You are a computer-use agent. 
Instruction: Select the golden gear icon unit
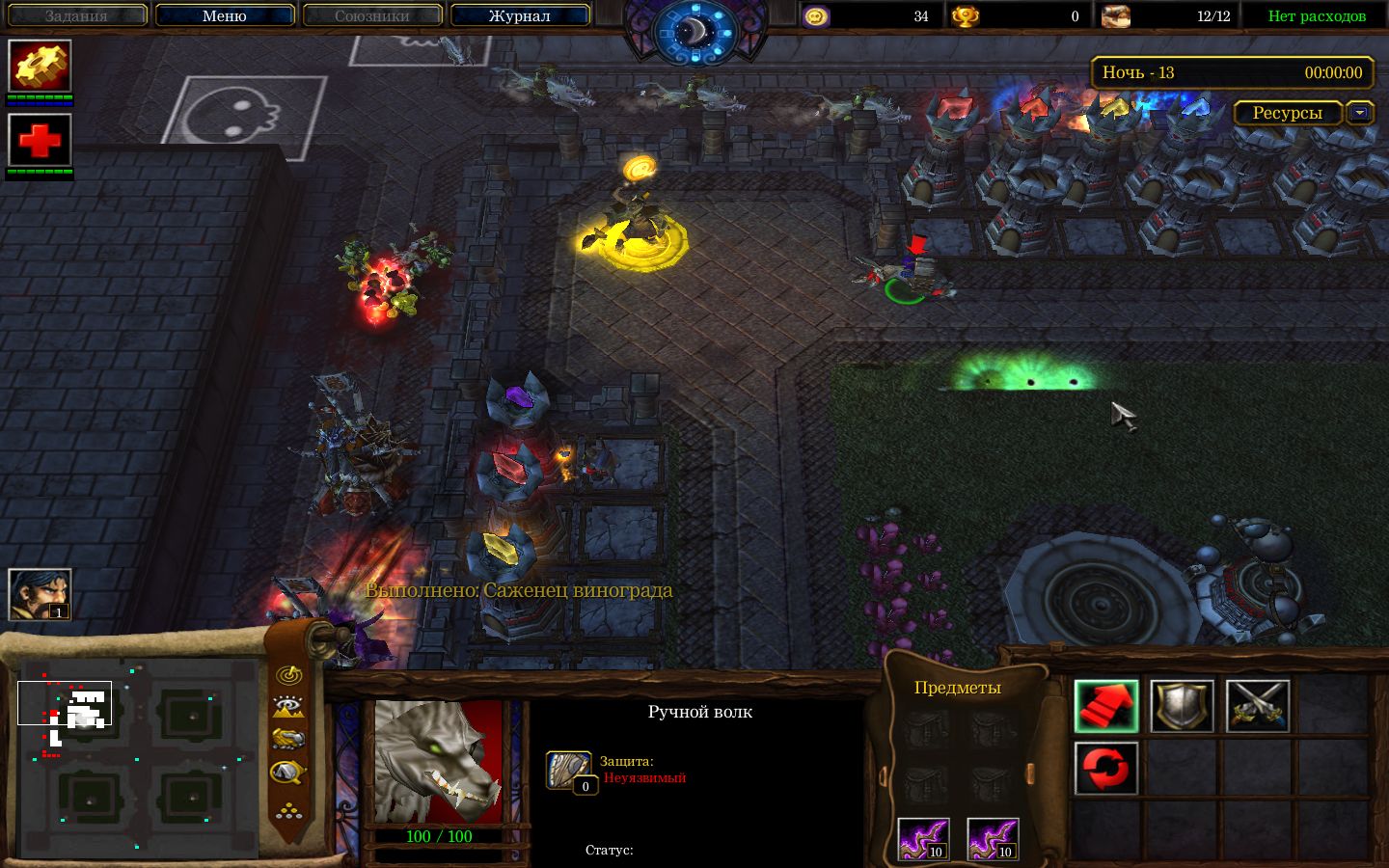[x=40, y=66]
